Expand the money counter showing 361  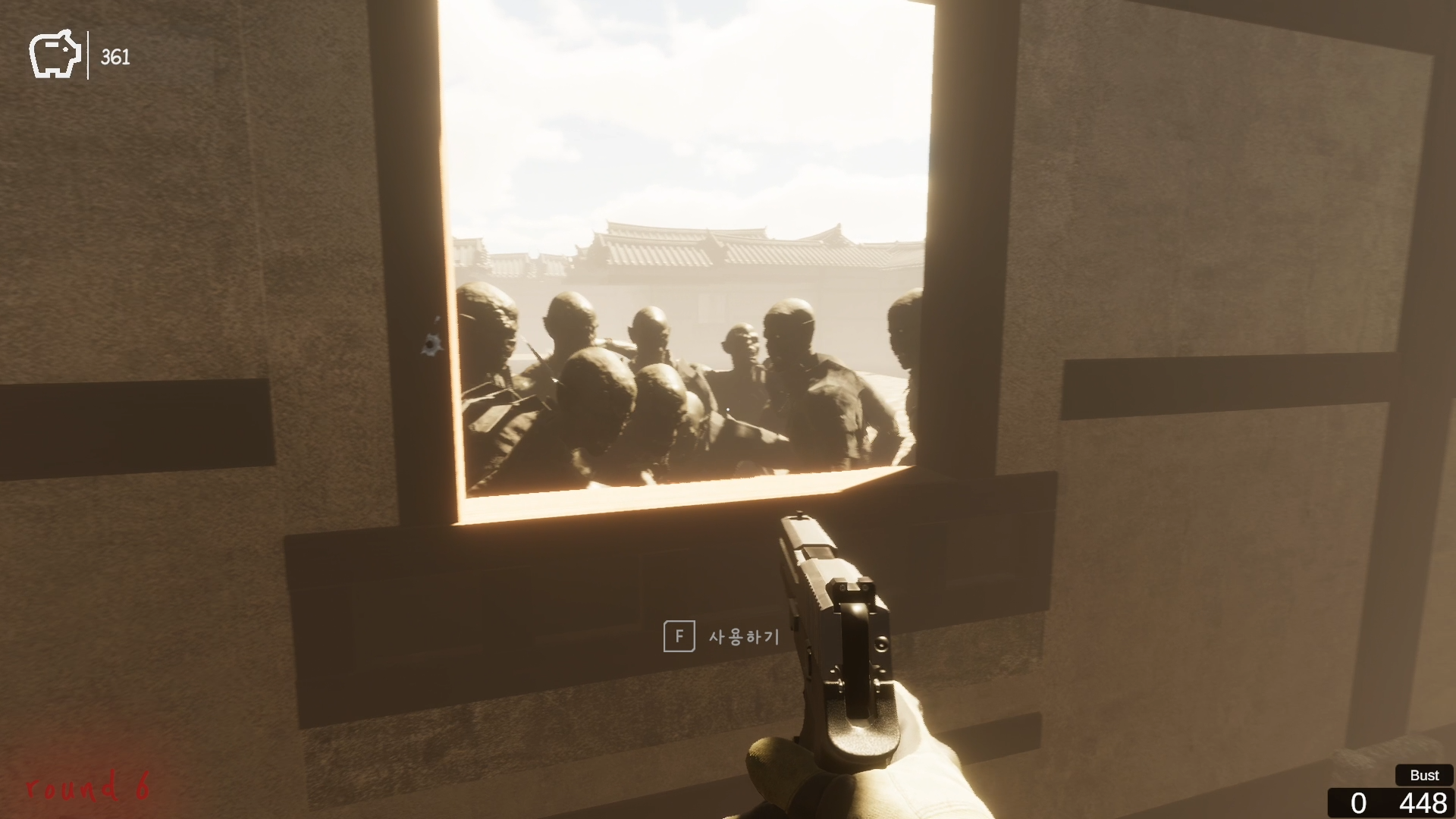(x=115, y=55)
